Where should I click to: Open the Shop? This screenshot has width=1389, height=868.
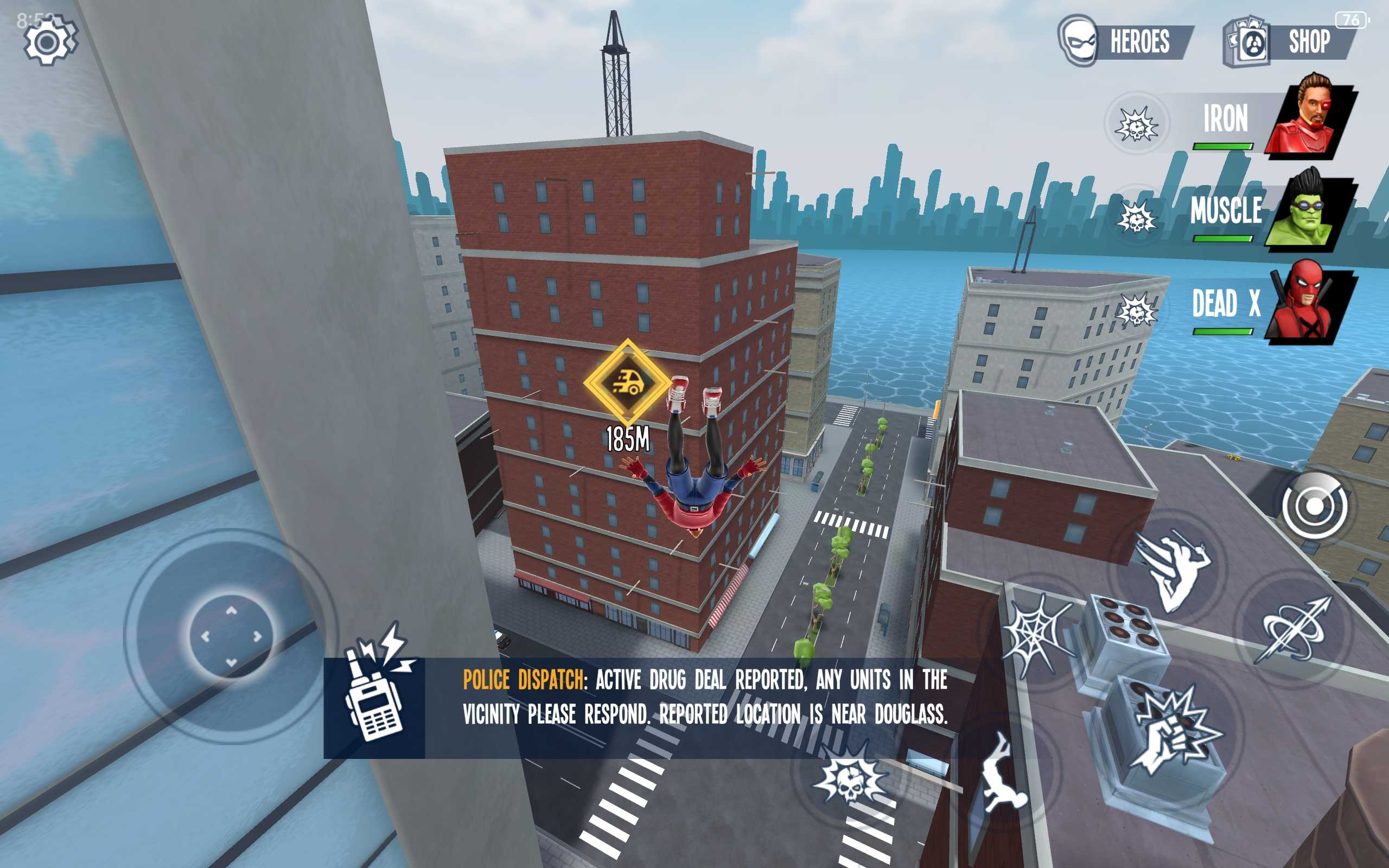point(1291,41)
